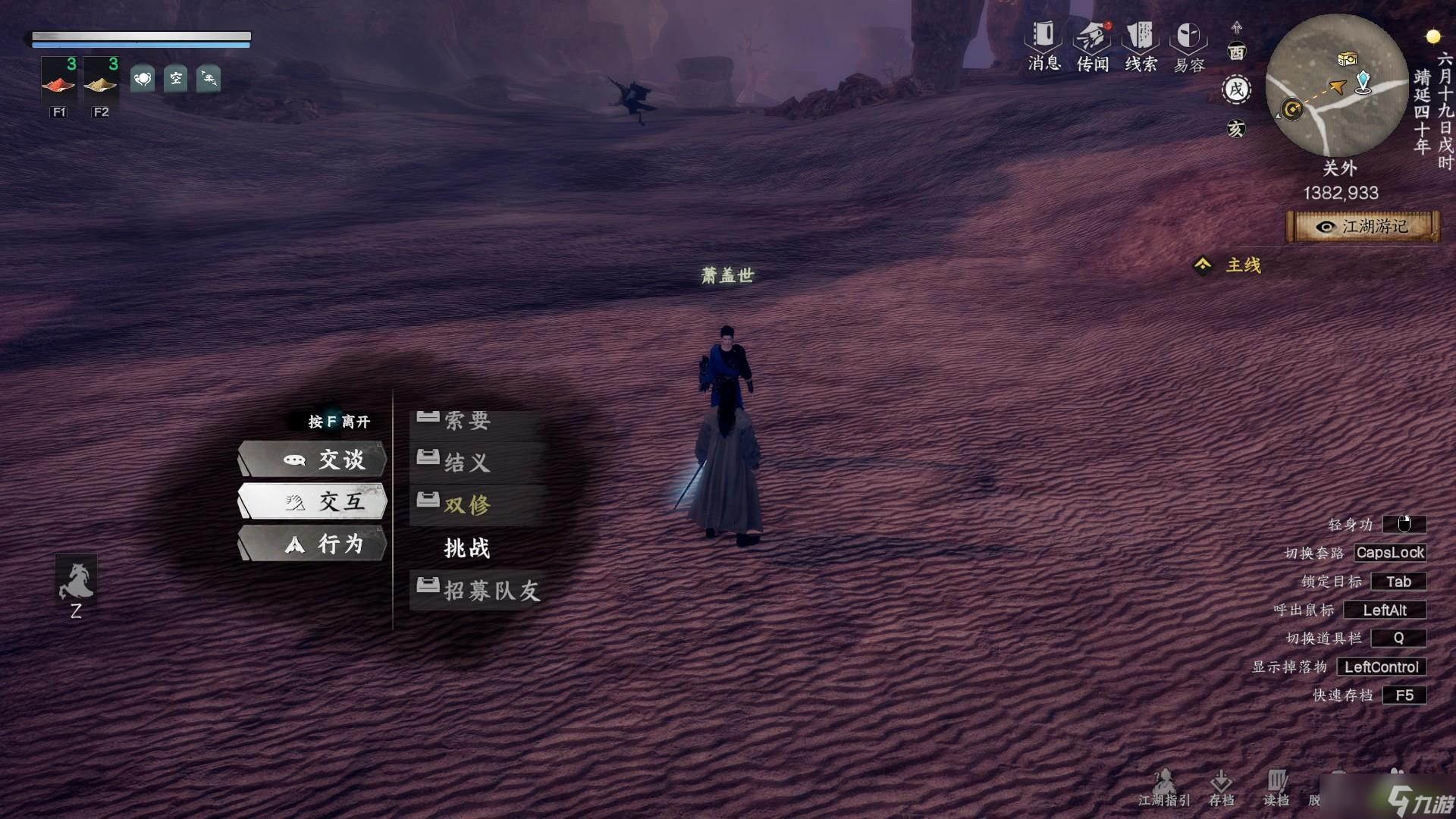The image size is (1456, 819).
Task: Use the red item in F1 slot
Action: coord(59,82)
